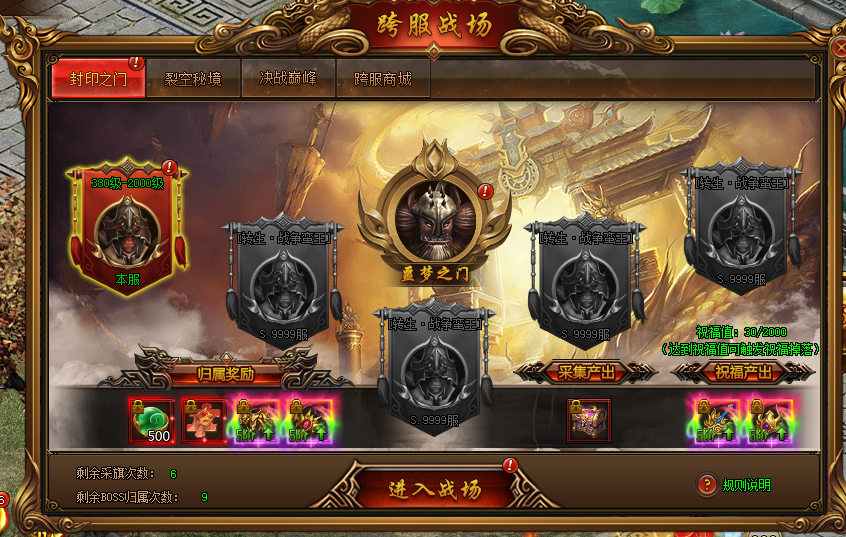Open the 规则说明 rules help
This screenshot has height=537, width=846.
point(736,485)
